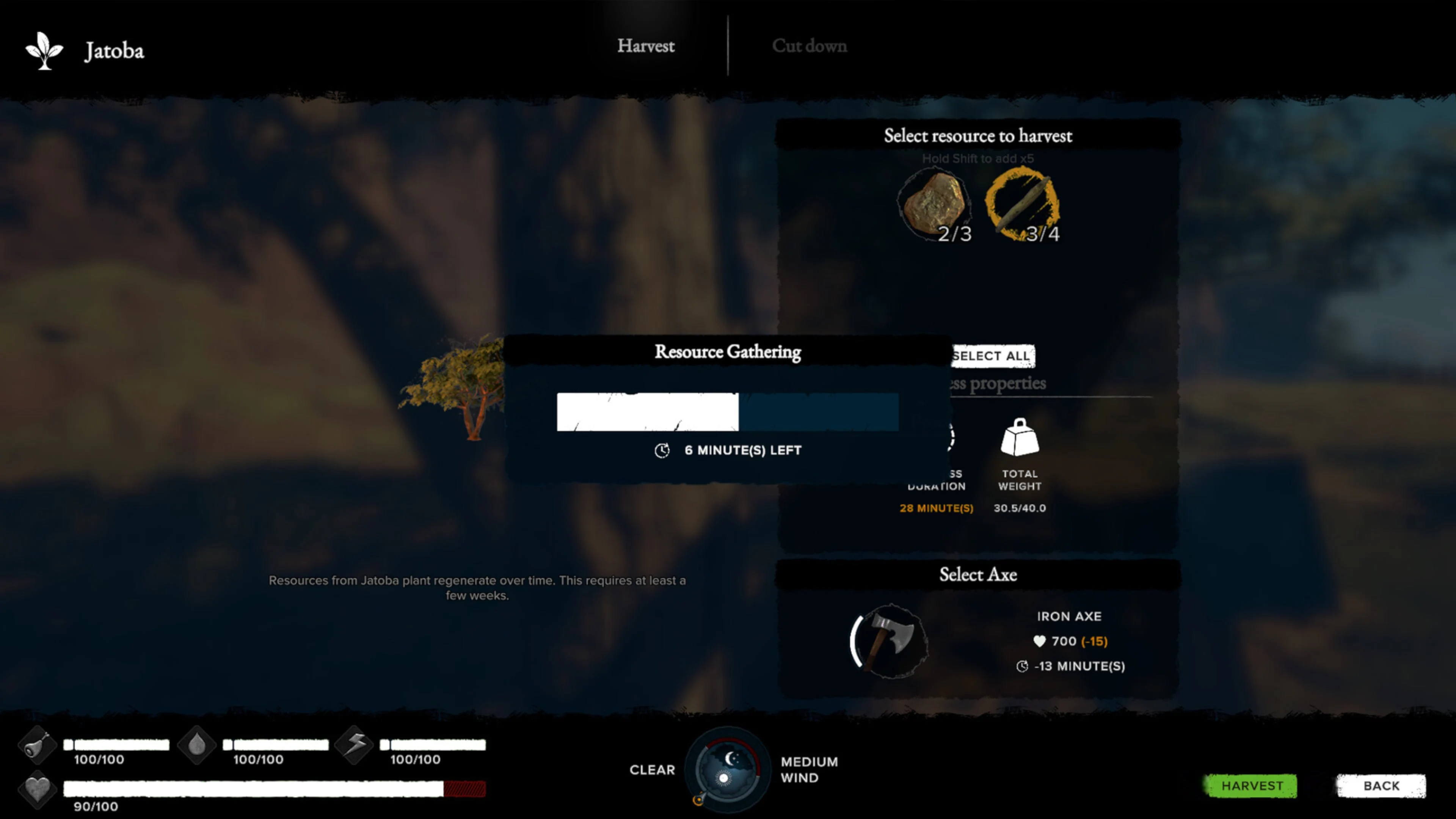Click the BACK button
1456x819 pixels.
point(1380,785)
